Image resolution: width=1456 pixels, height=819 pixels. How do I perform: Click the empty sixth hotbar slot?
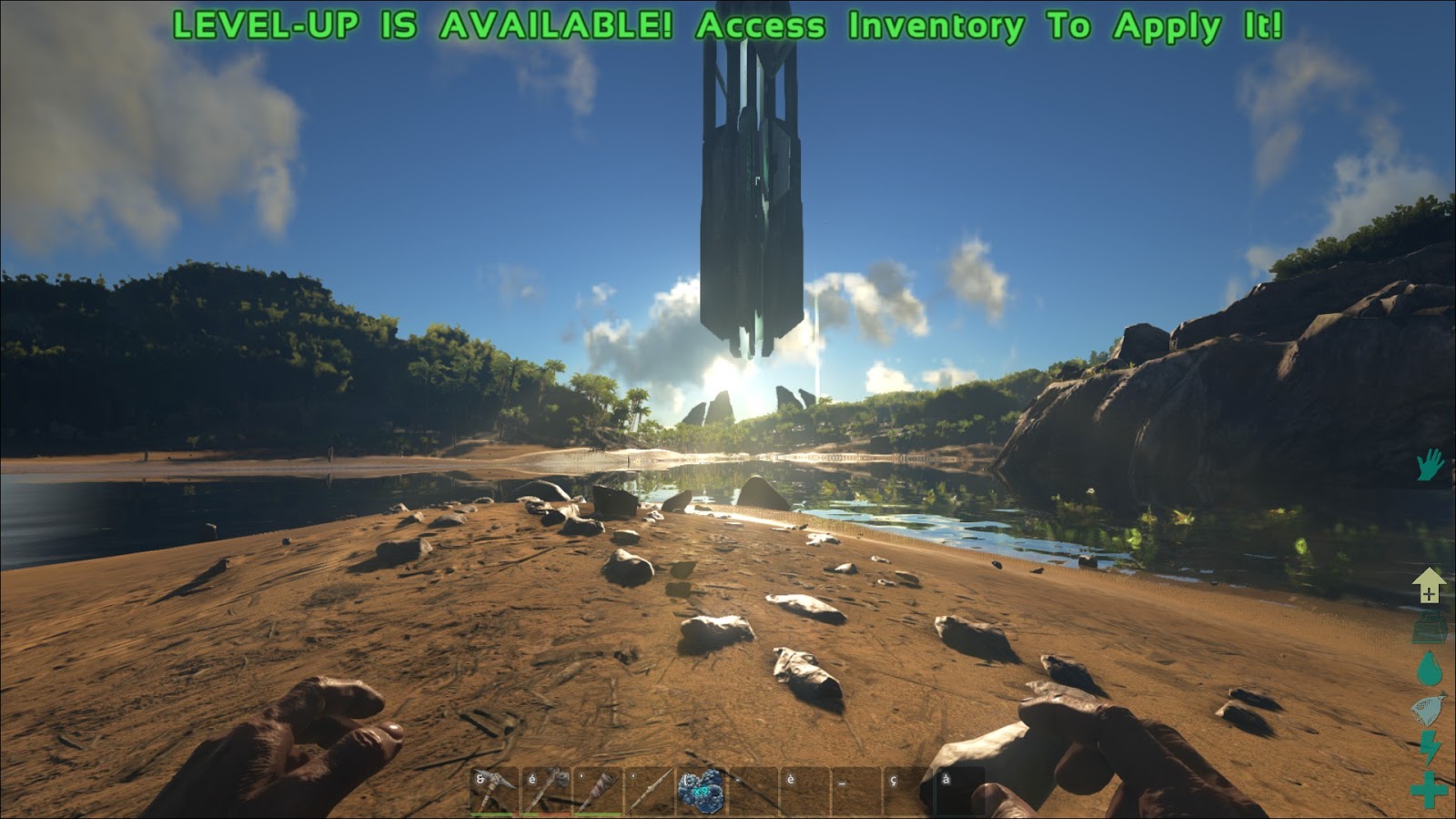[x=752, y=787]
